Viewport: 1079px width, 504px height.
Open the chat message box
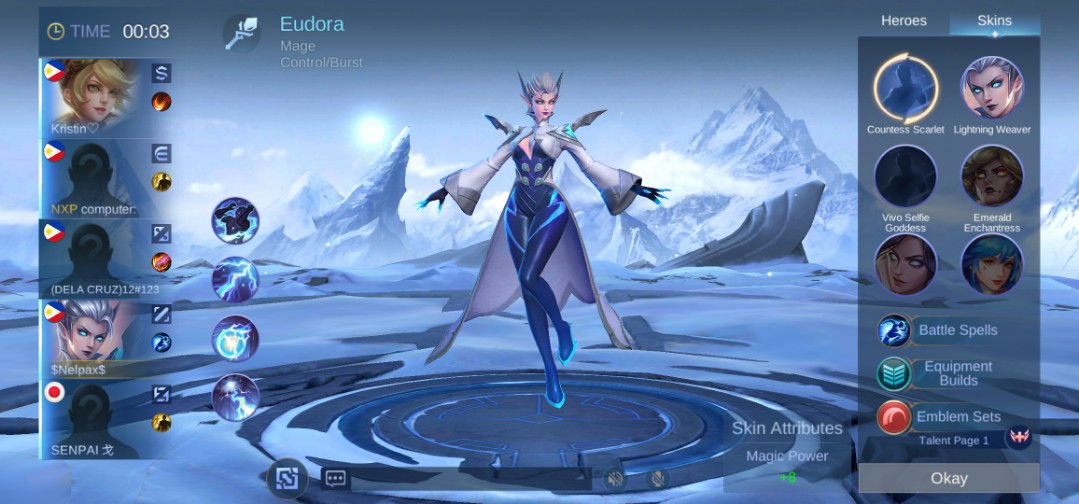[x=334, y=478]
